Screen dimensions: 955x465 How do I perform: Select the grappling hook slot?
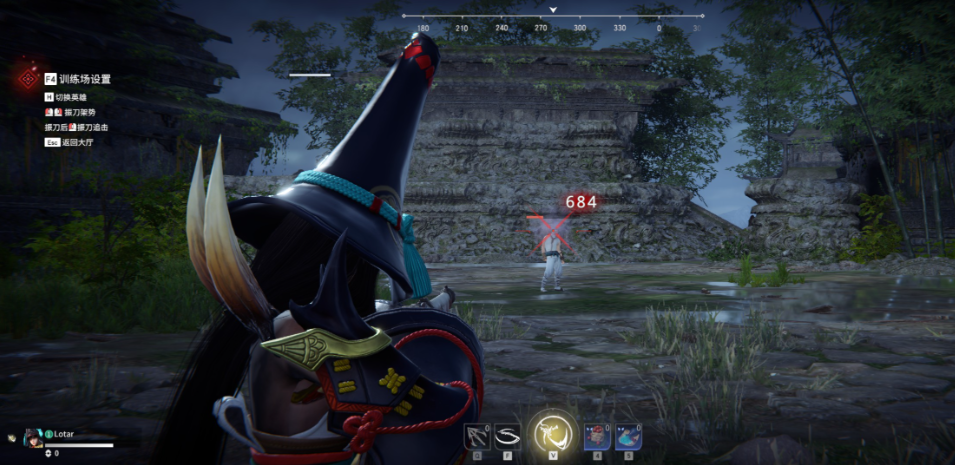point(477,437)
